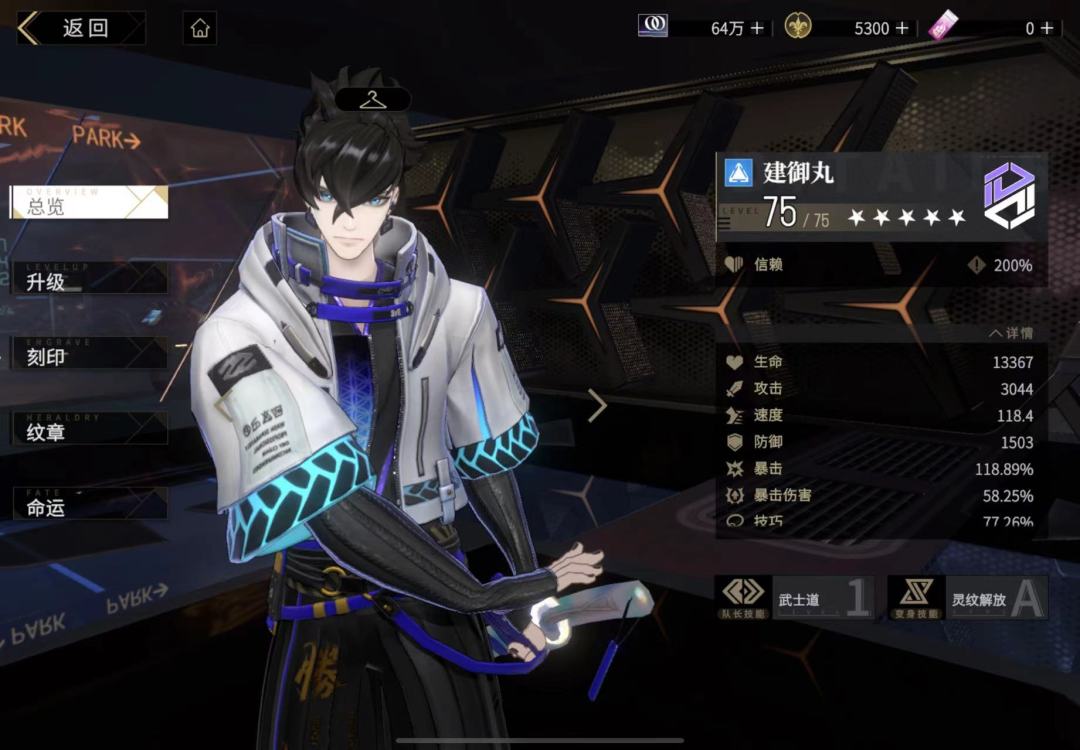Image resolution: width=1080 pixels, height=750 pixels.
Task: View the 灵纹解放 transformation skill
Action: (968, 598)
